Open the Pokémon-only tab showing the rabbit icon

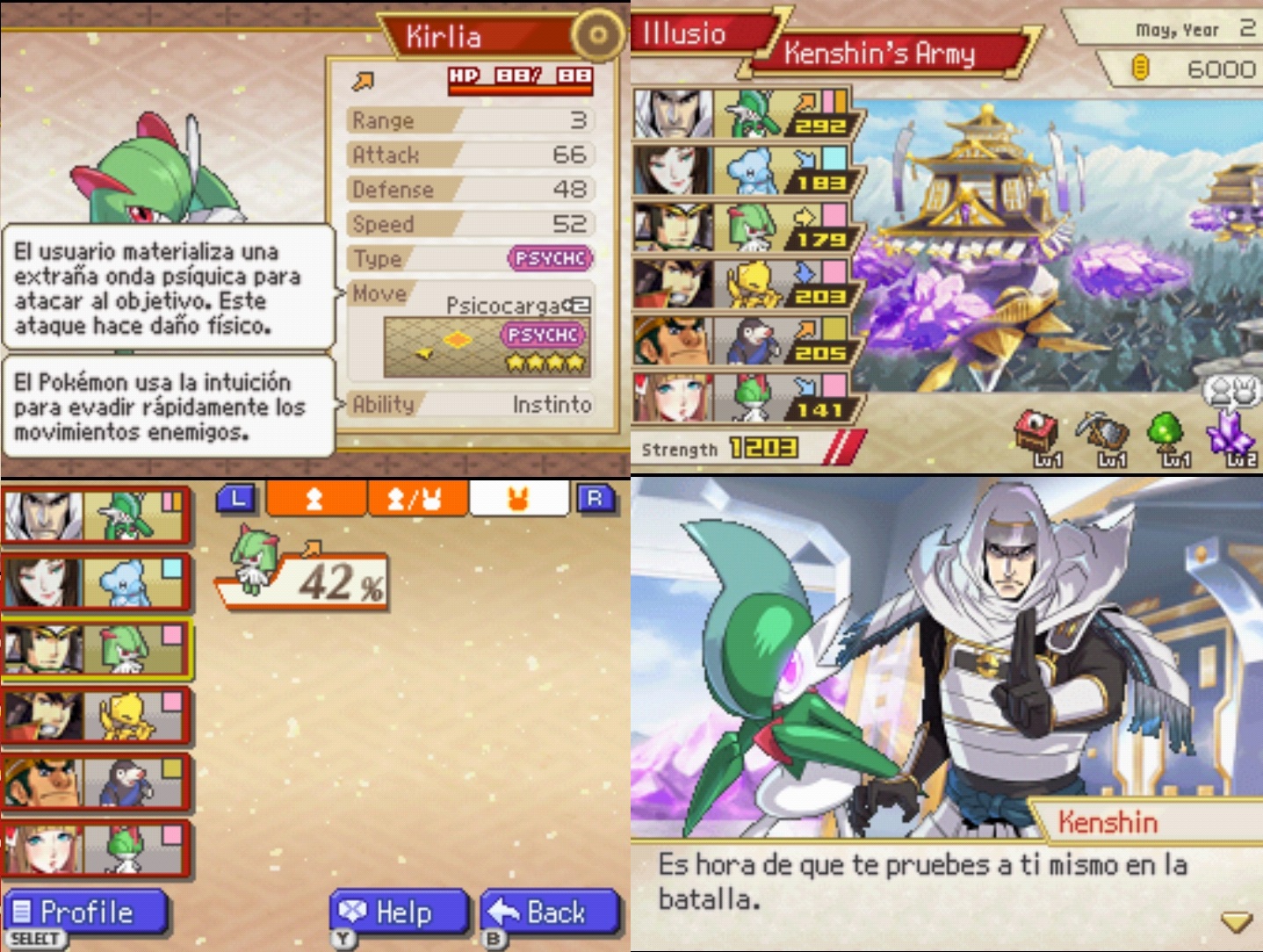518,499
